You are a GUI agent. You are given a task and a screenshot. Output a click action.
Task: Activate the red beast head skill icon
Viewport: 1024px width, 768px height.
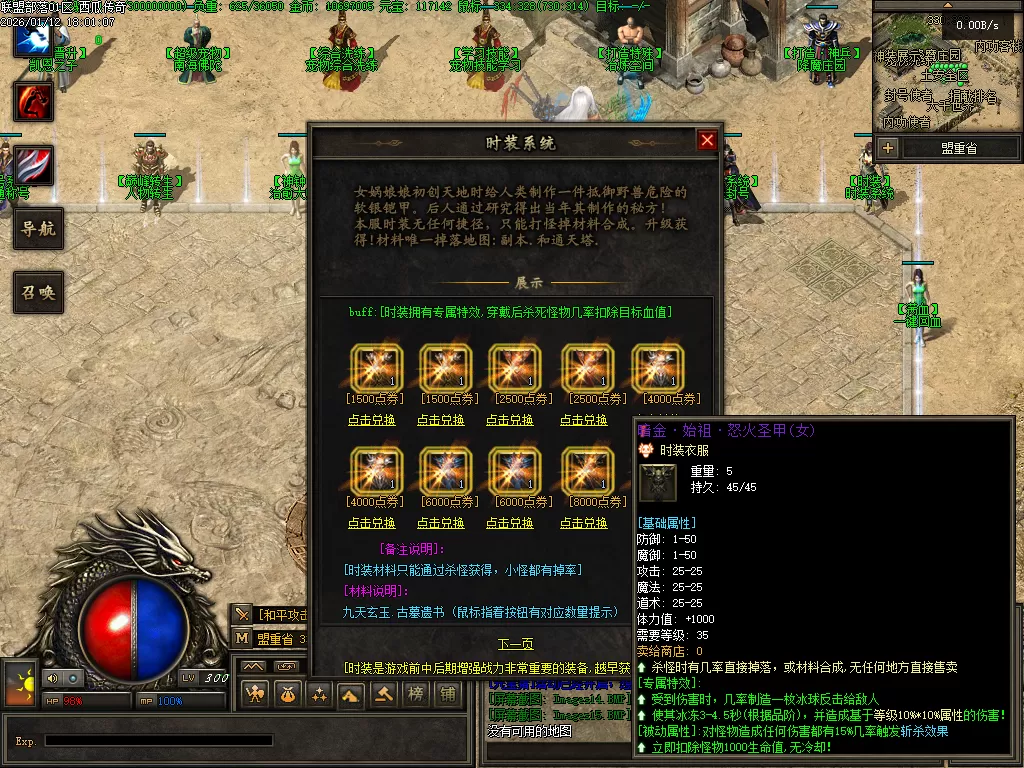pyautogui.click(x=33, y=101)
